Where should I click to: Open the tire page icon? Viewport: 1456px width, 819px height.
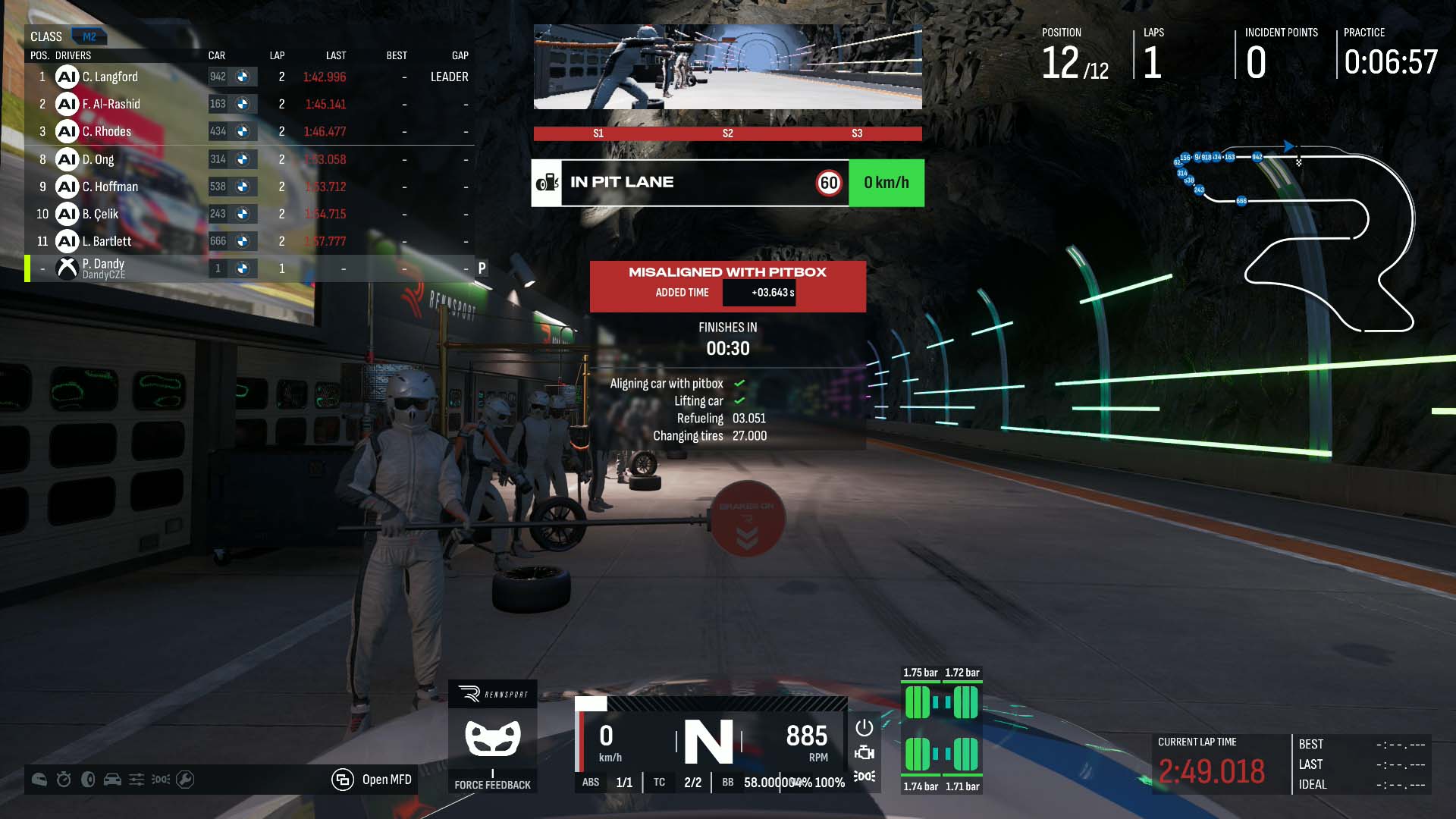click(88, 780)
